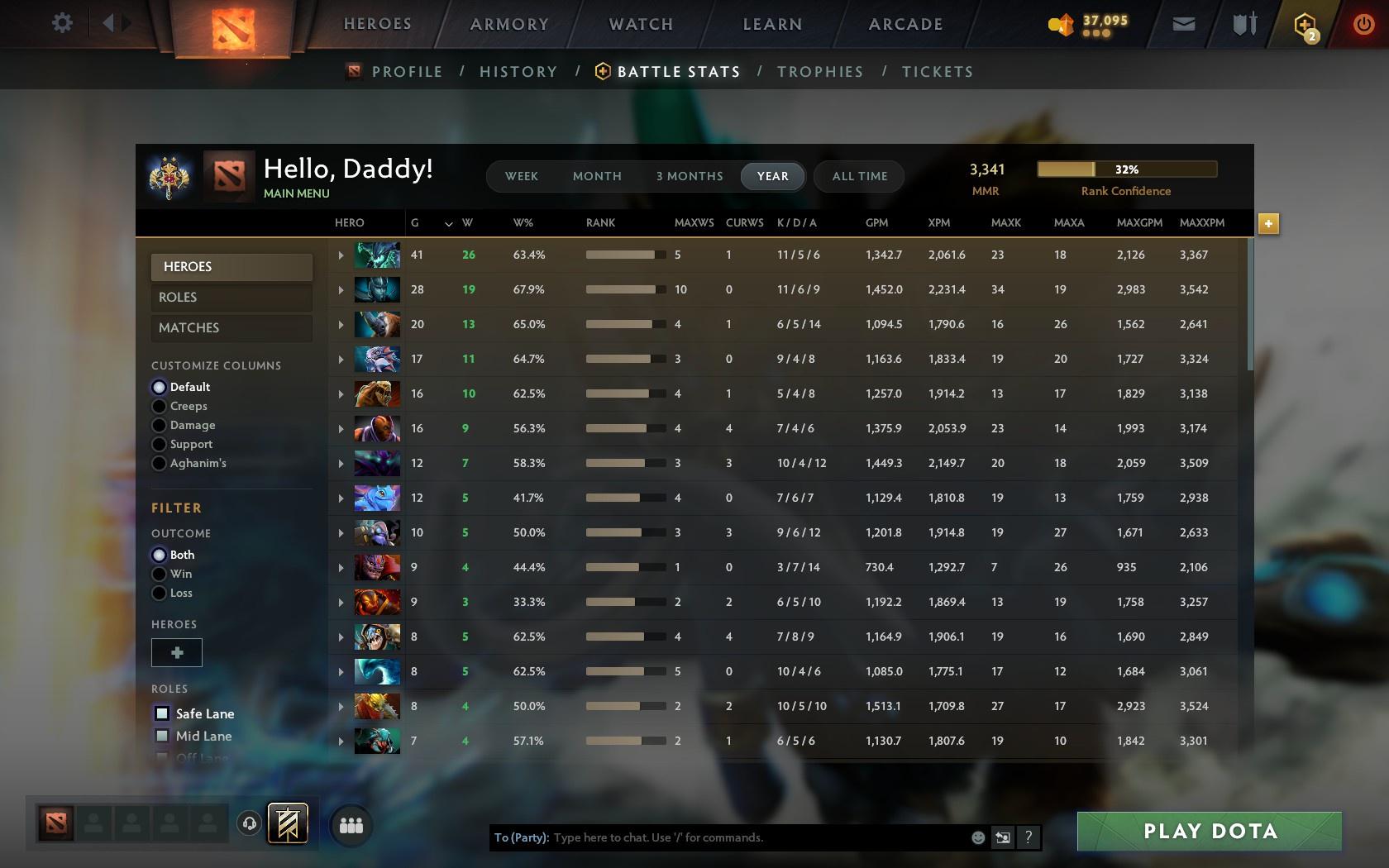Check the Mid Lane role filter

160,736
